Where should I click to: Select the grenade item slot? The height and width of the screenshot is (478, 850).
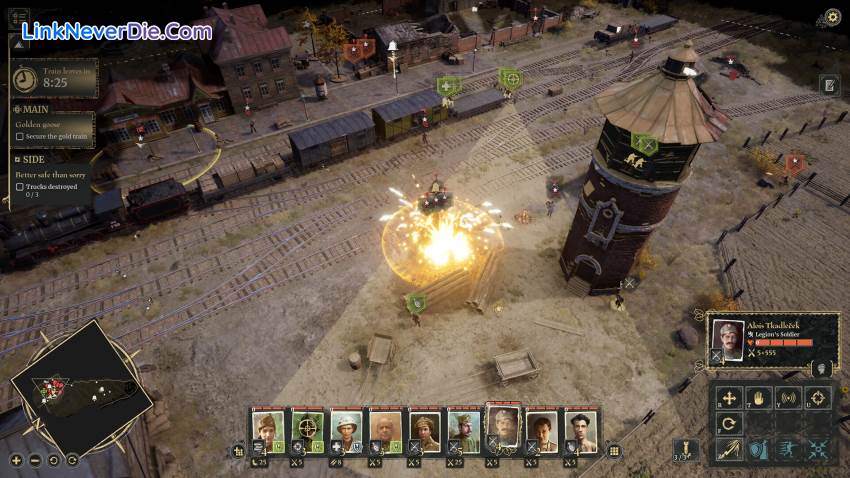pos(685,449)
